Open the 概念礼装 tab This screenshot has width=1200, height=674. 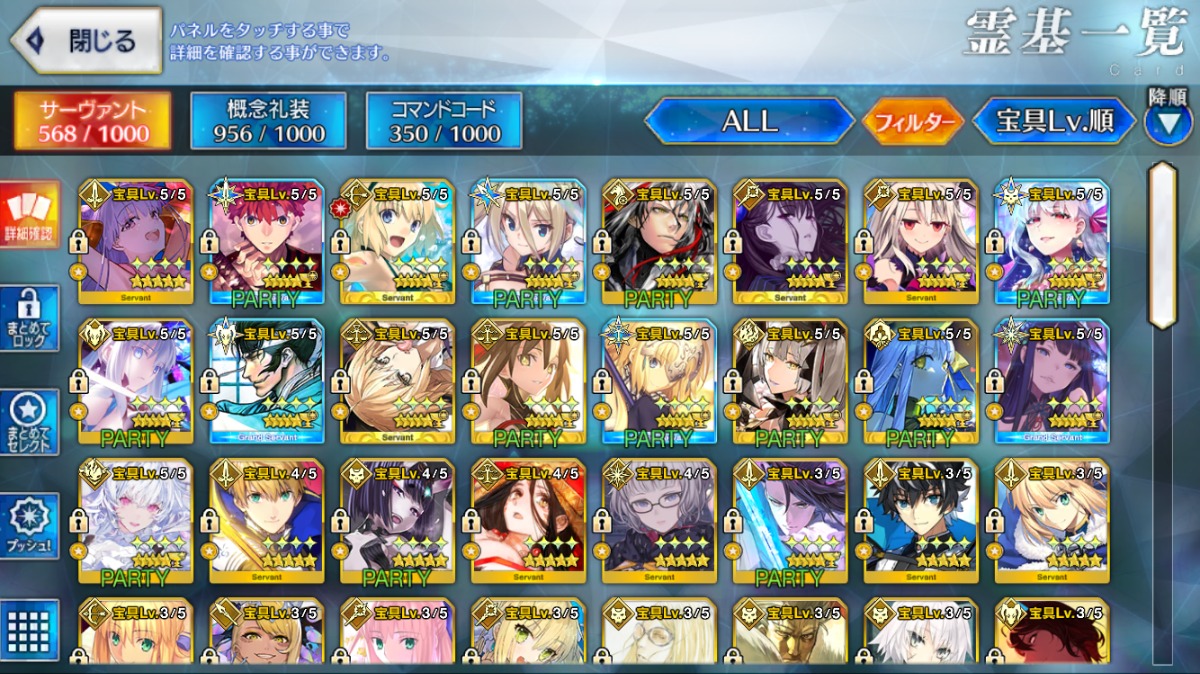click(268, 121)
